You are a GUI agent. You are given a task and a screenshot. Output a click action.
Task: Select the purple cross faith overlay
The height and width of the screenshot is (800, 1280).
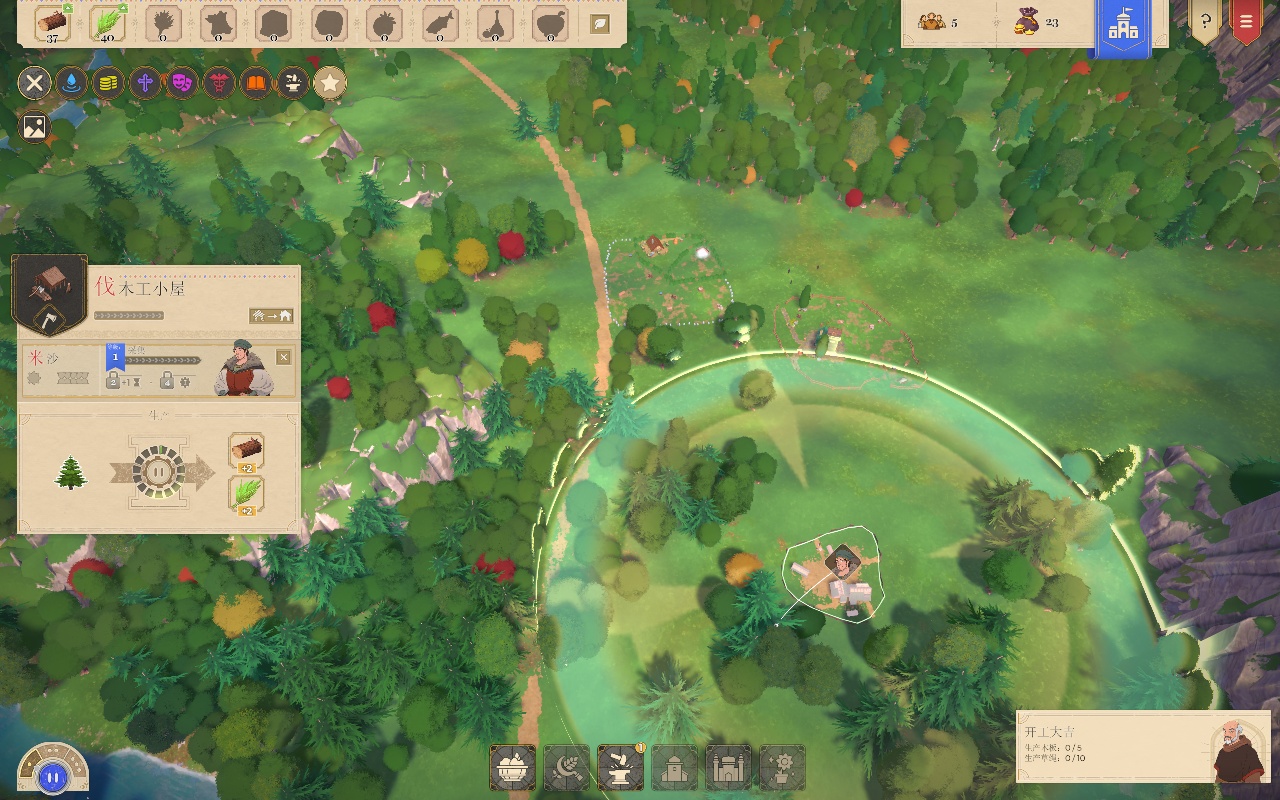click(145, 83)
